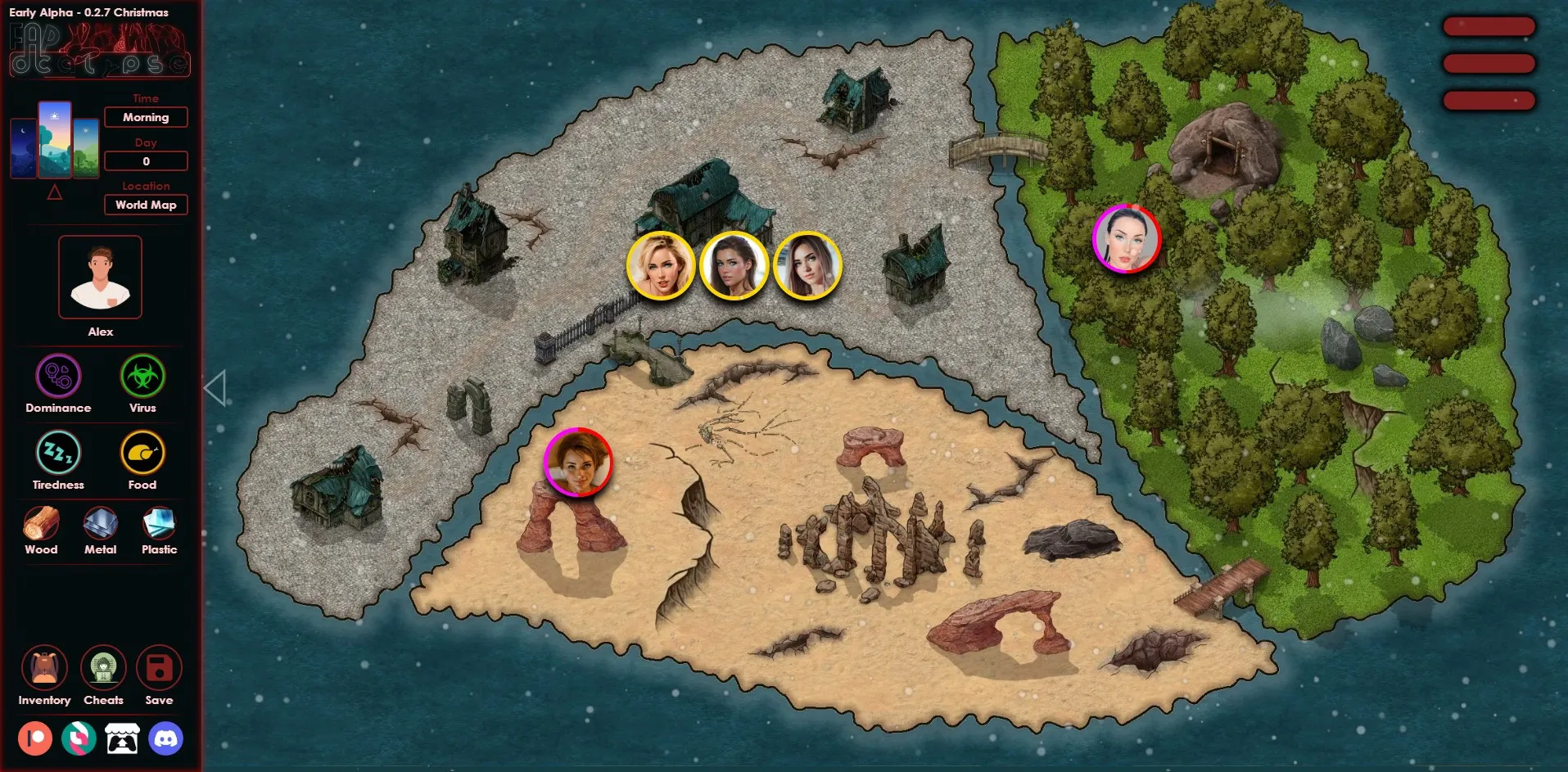Save the game with the floppy disk icon
The width and height of the screenshot is (1568, 772).
coord(159,668)
